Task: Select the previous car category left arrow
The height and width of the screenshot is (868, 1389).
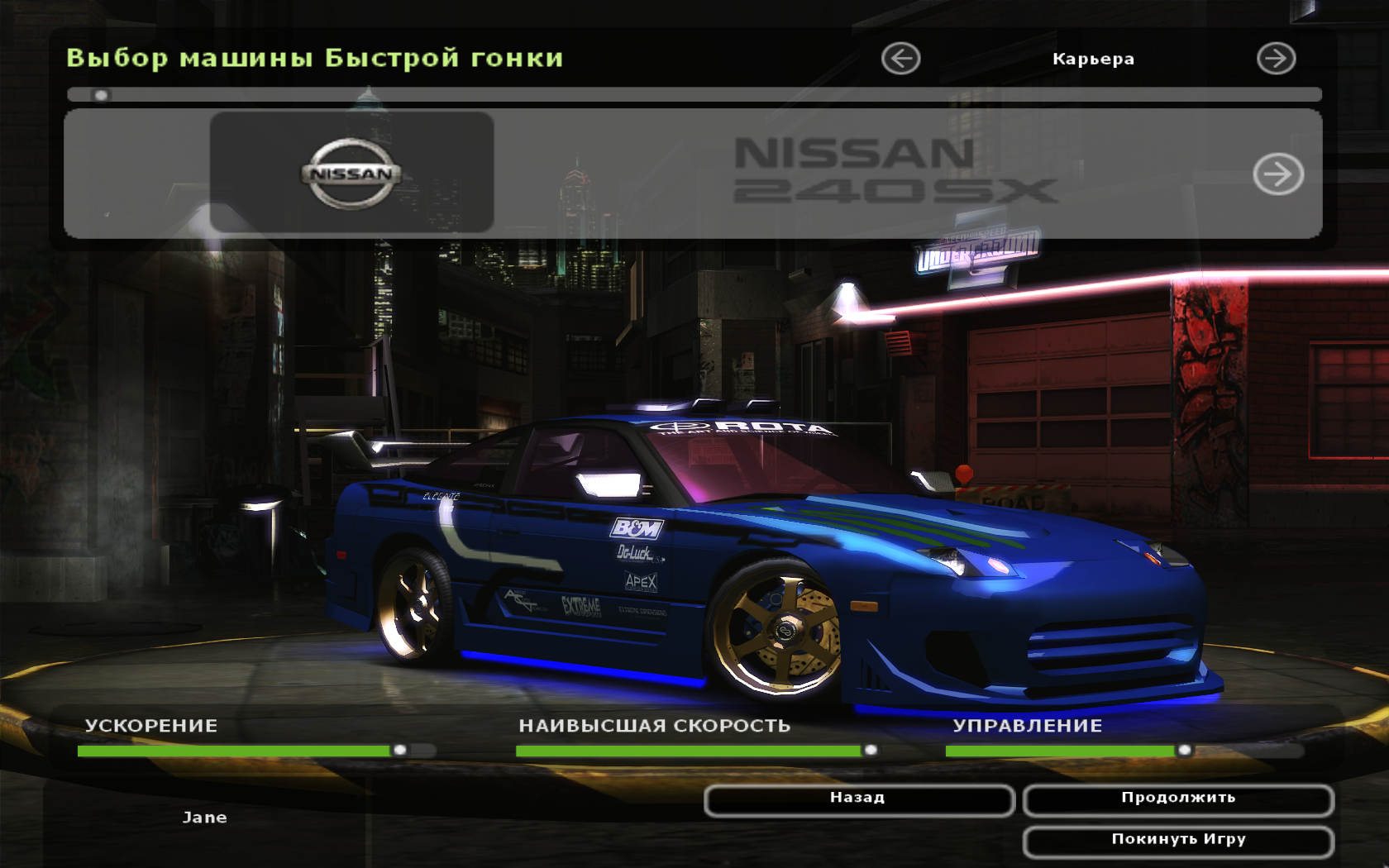Action: coord(900,59)
